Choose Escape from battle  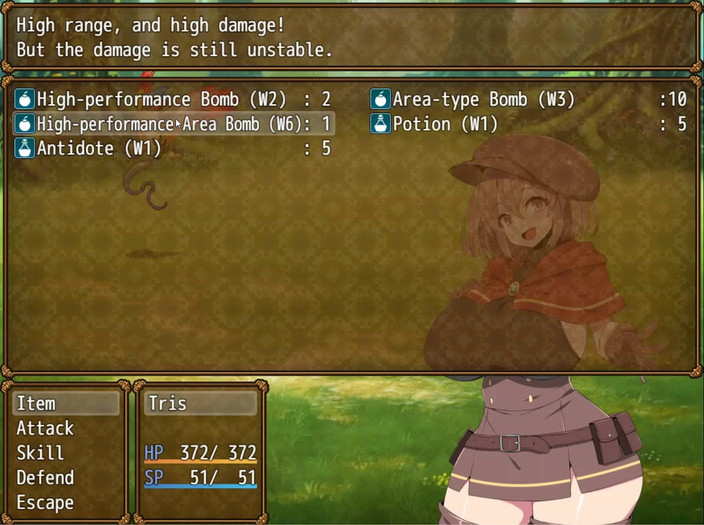(x=66, y=503)
